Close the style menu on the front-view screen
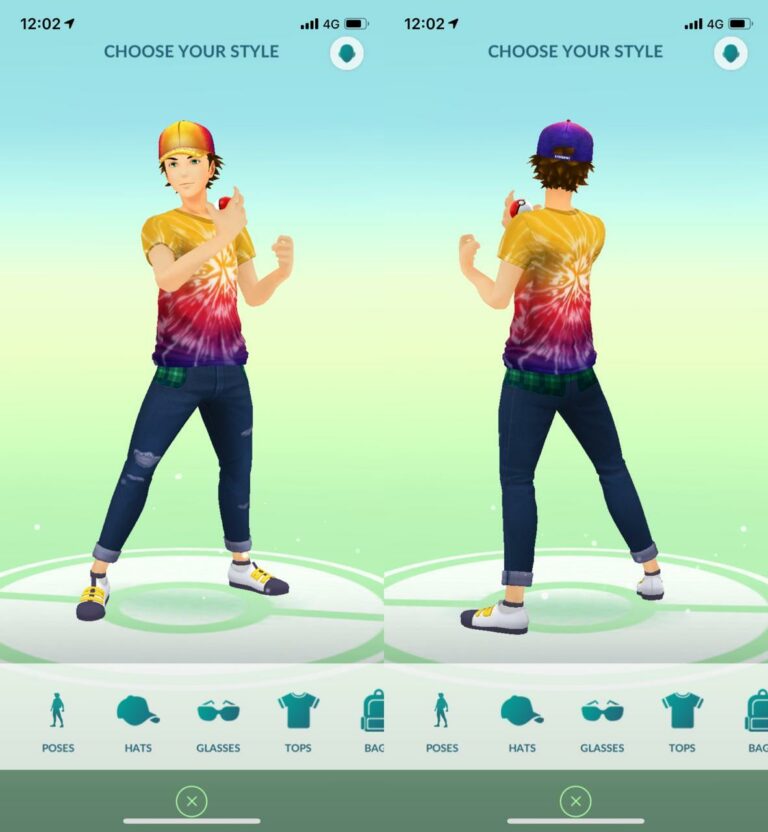Viewport: 768px width, 832px height. (x=191, y=800)
